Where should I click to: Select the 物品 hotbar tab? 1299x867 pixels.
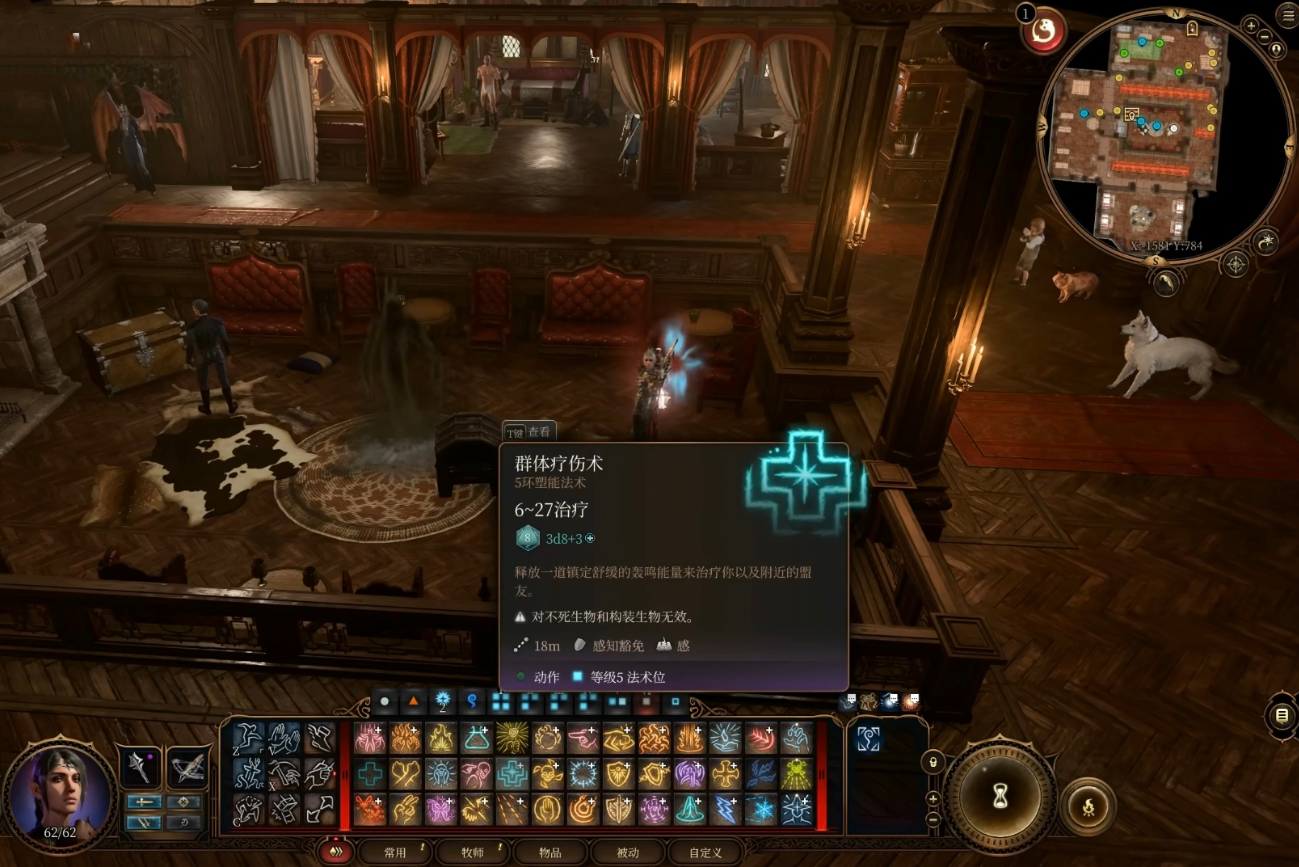[x=549, y=852]
